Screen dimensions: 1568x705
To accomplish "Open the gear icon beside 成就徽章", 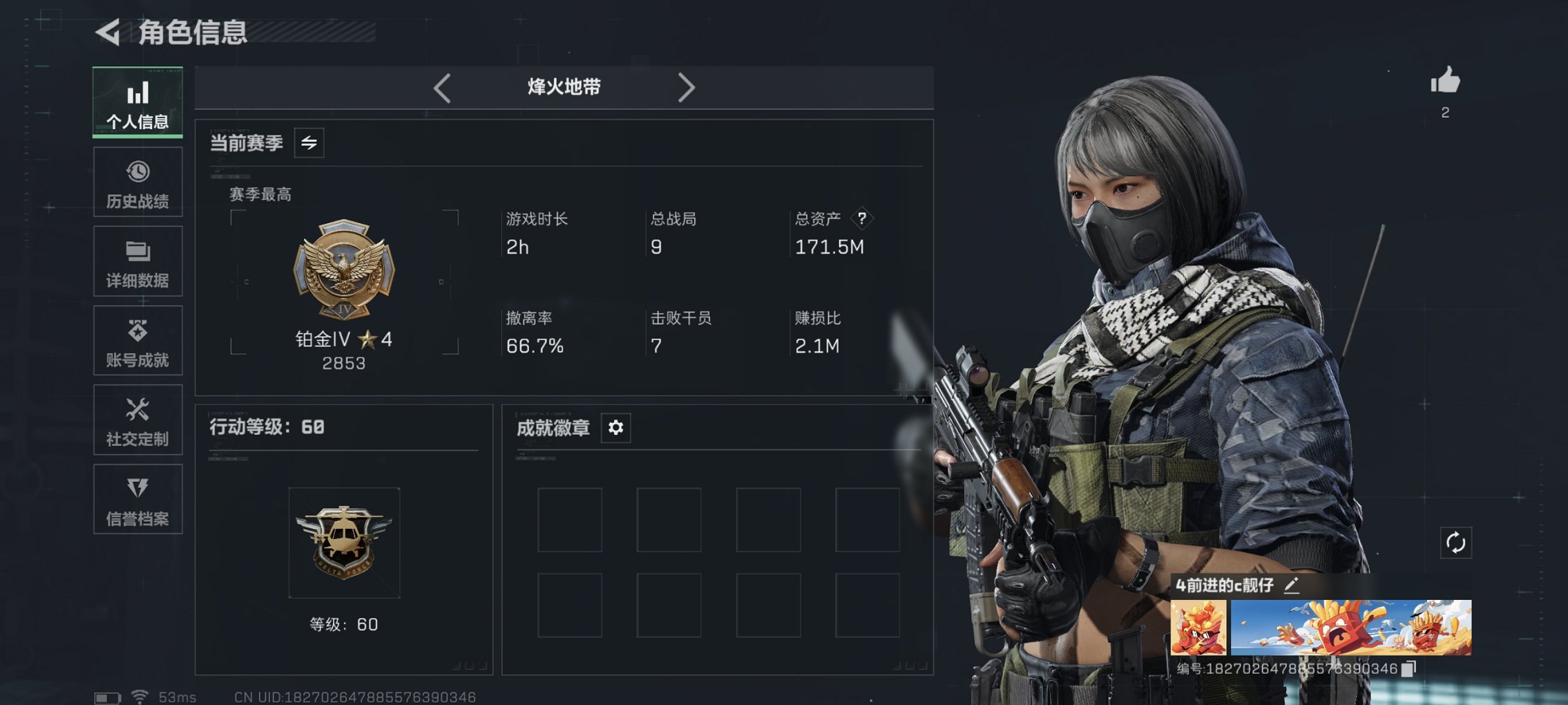I will (x=615, y=428).
